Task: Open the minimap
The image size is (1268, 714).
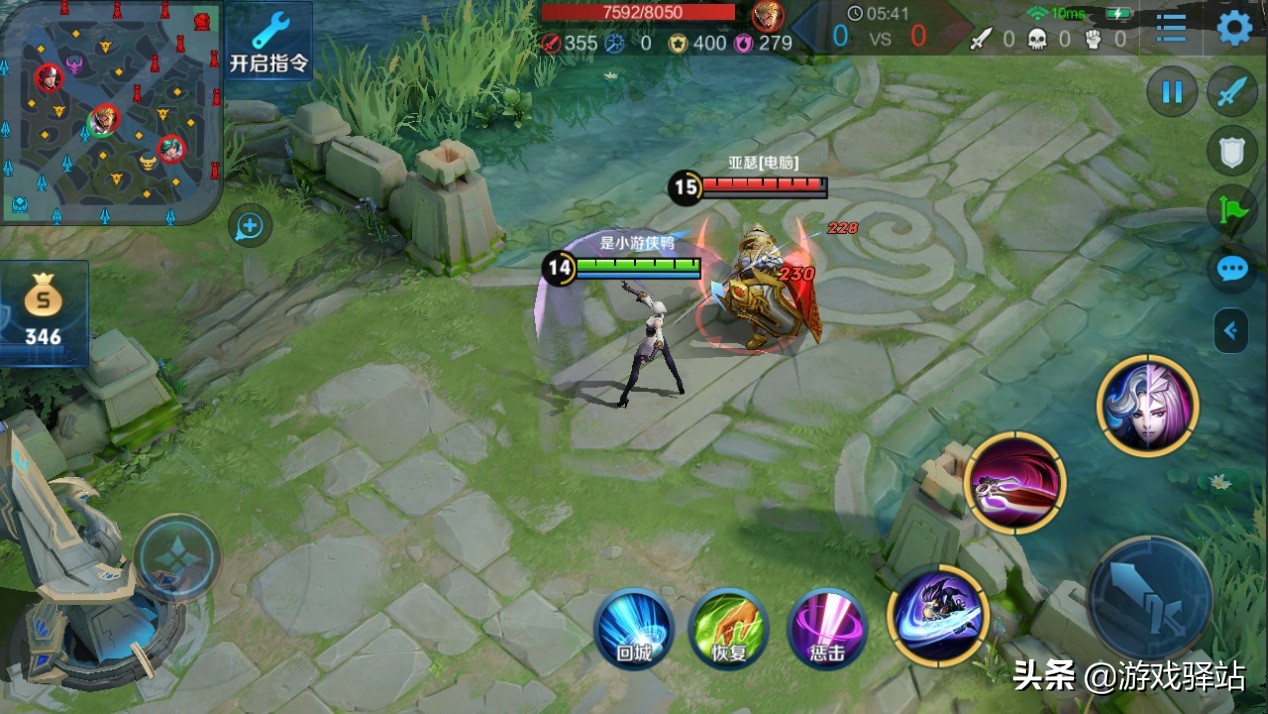Action: click(x=110, y=111)
